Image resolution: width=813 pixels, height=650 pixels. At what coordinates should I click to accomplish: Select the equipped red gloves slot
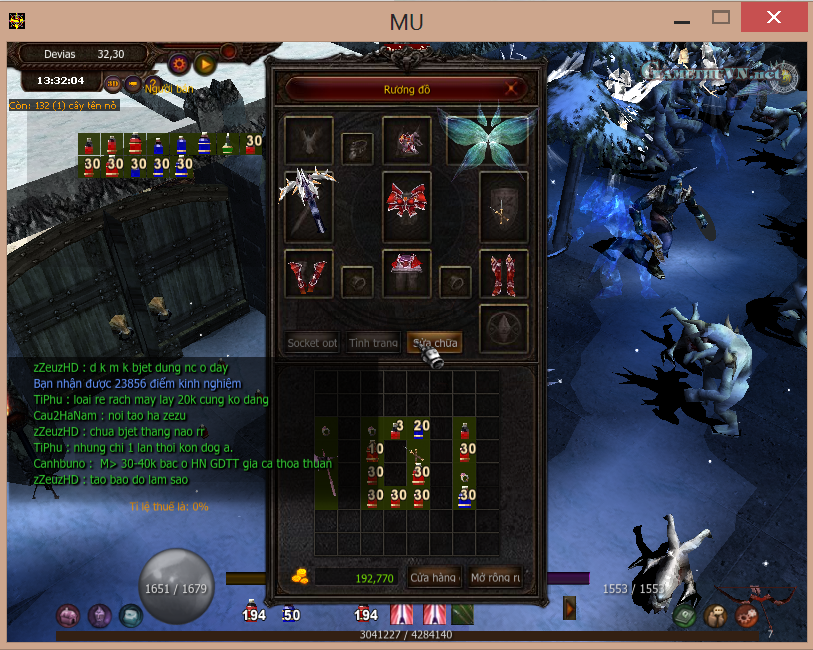click(309, 273)
